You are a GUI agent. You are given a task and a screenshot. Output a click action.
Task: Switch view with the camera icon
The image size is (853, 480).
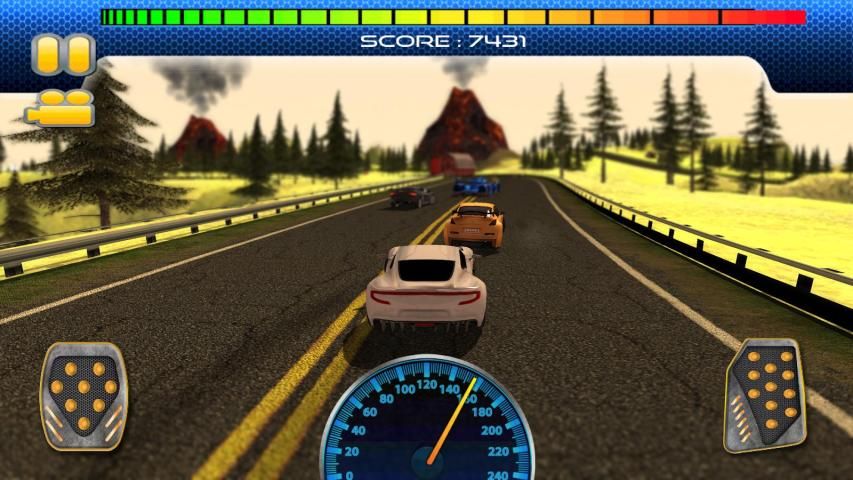(x=66, y=108)
